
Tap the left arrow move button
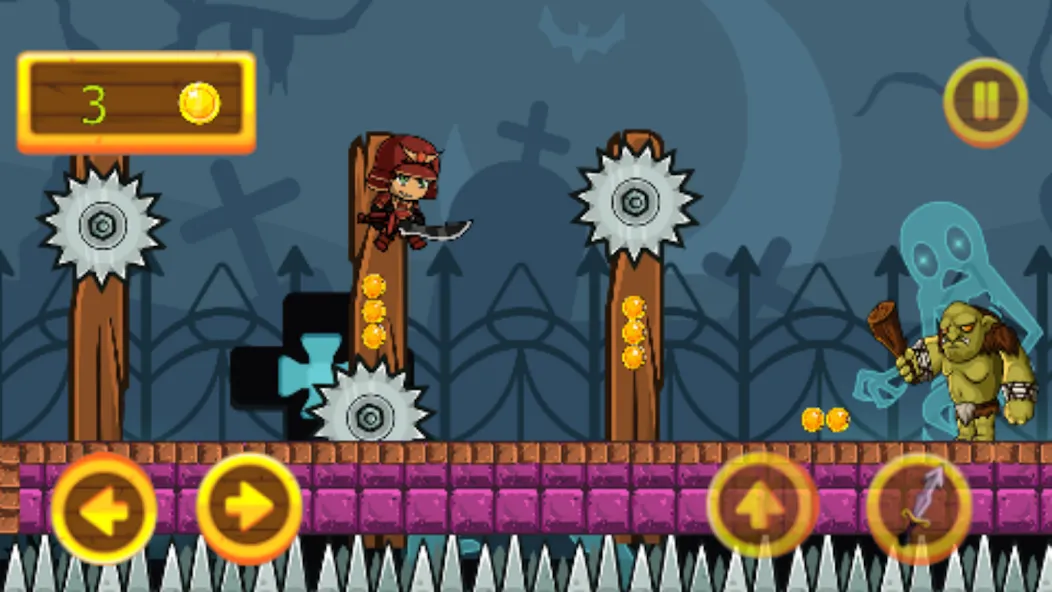pos(103,509)
